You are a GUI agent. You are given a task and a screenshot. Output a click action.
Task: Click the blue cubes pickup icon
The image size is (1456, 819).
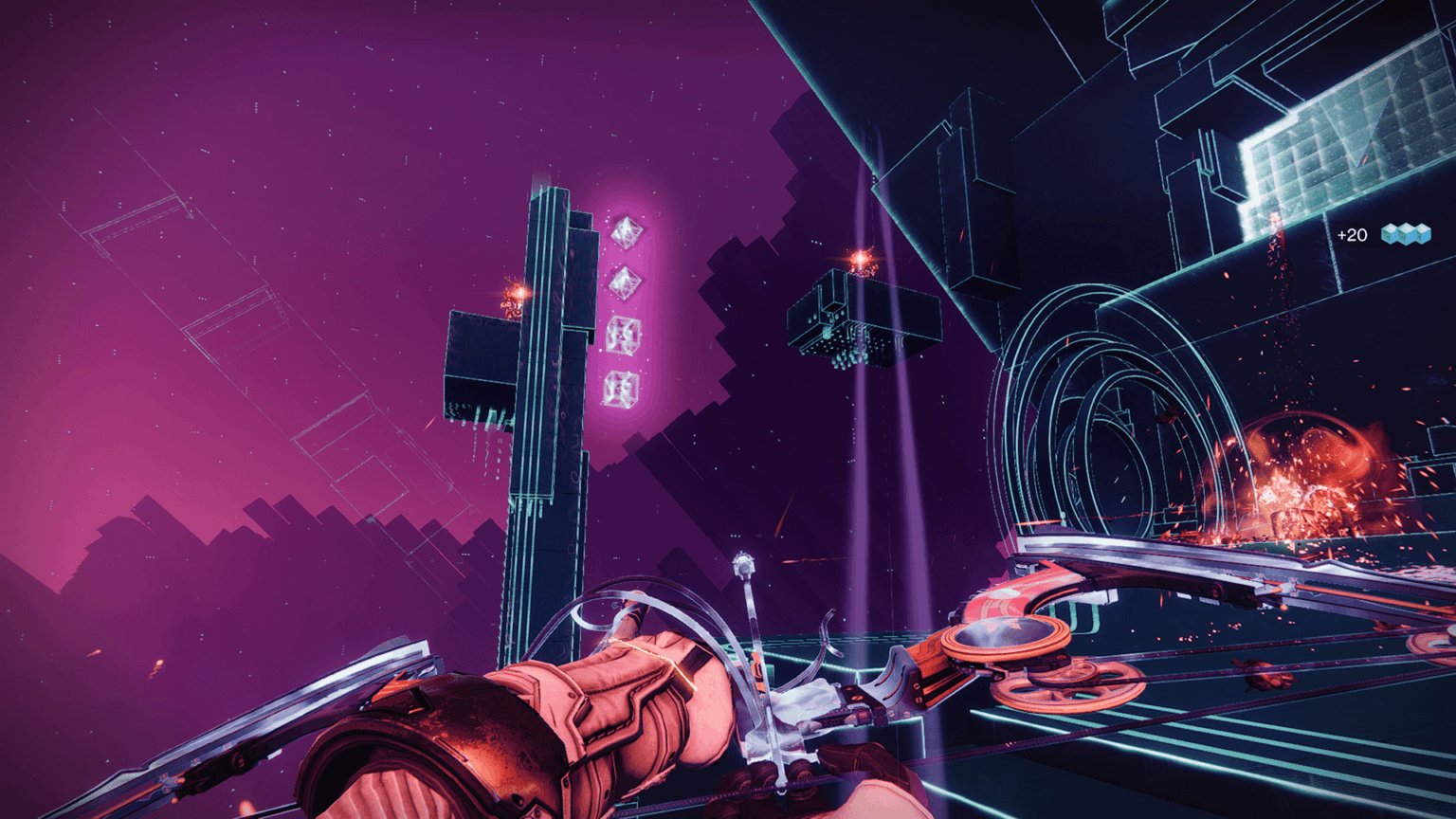(1405, 234)
